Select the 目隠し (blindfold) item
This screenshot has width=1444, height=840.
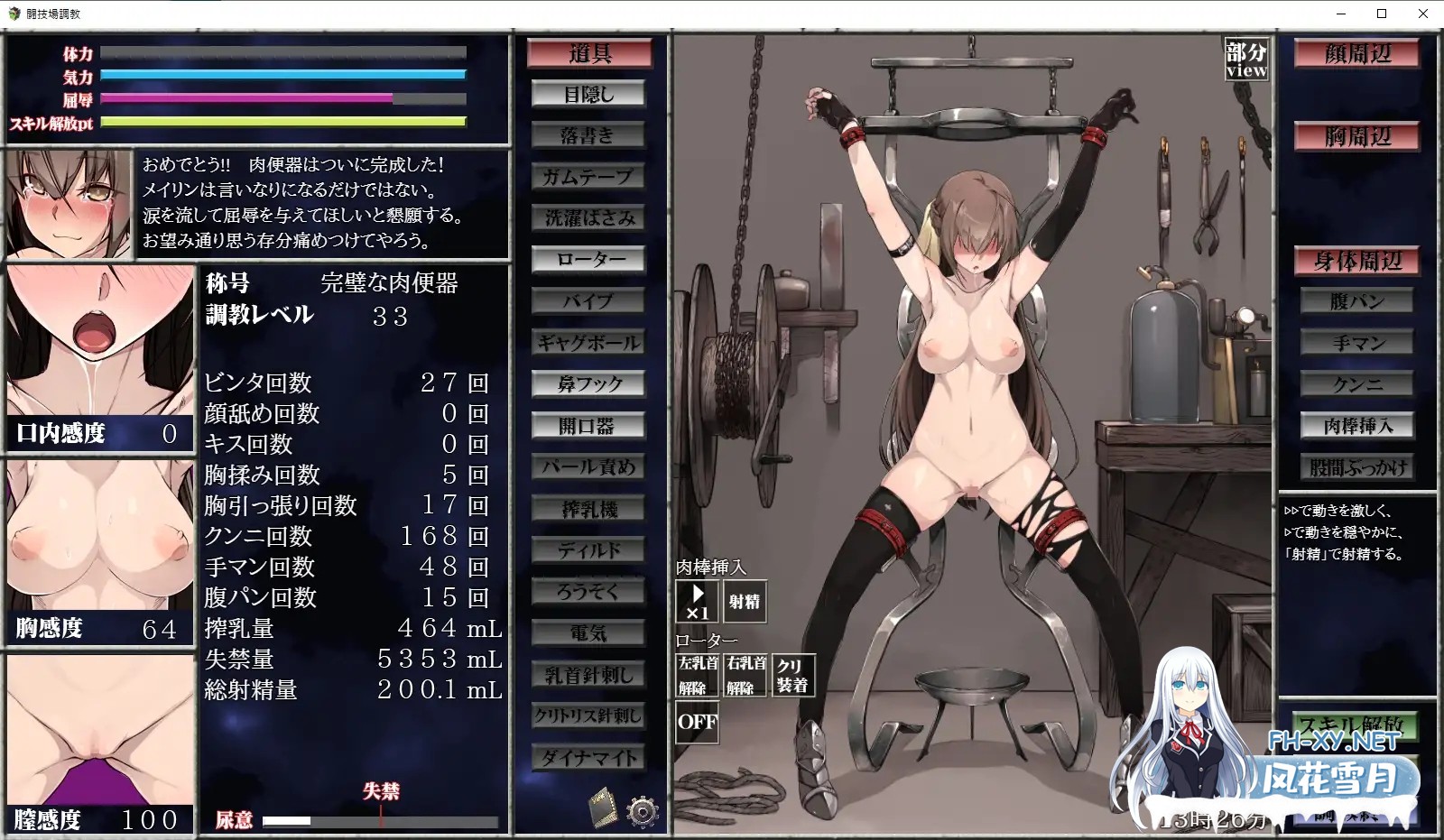click(x=589, y=93)
